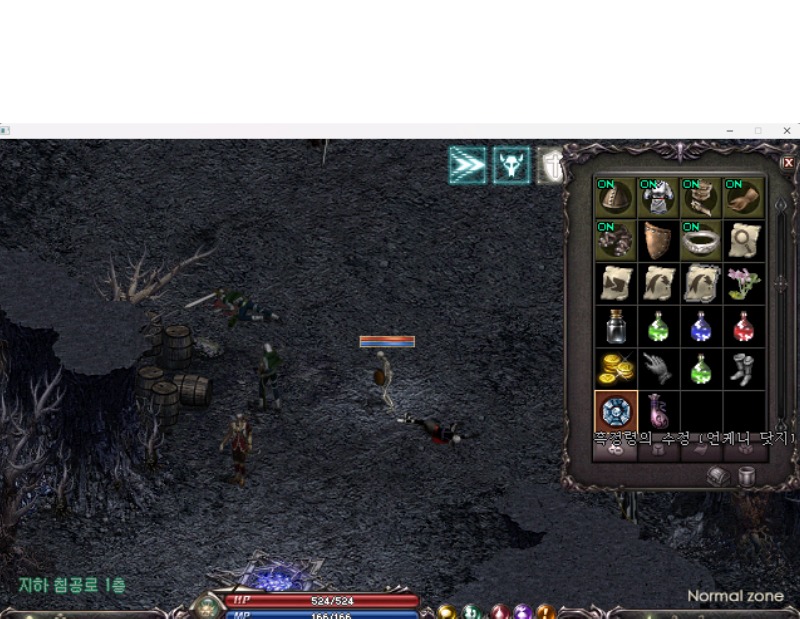The image size is (800, 619).
Task: Use the red health potion
Action: pyautogui.click(x=743, y=327)
